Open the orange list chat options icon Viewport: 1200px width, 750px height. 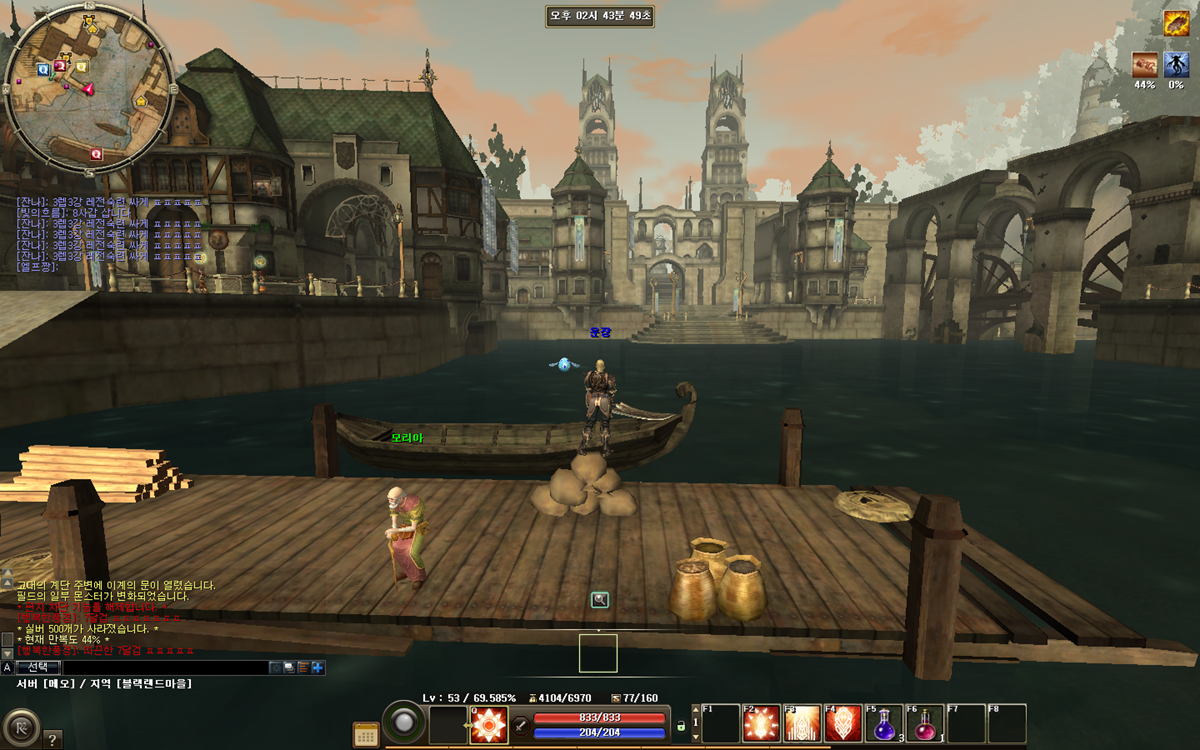pos(303,667)
